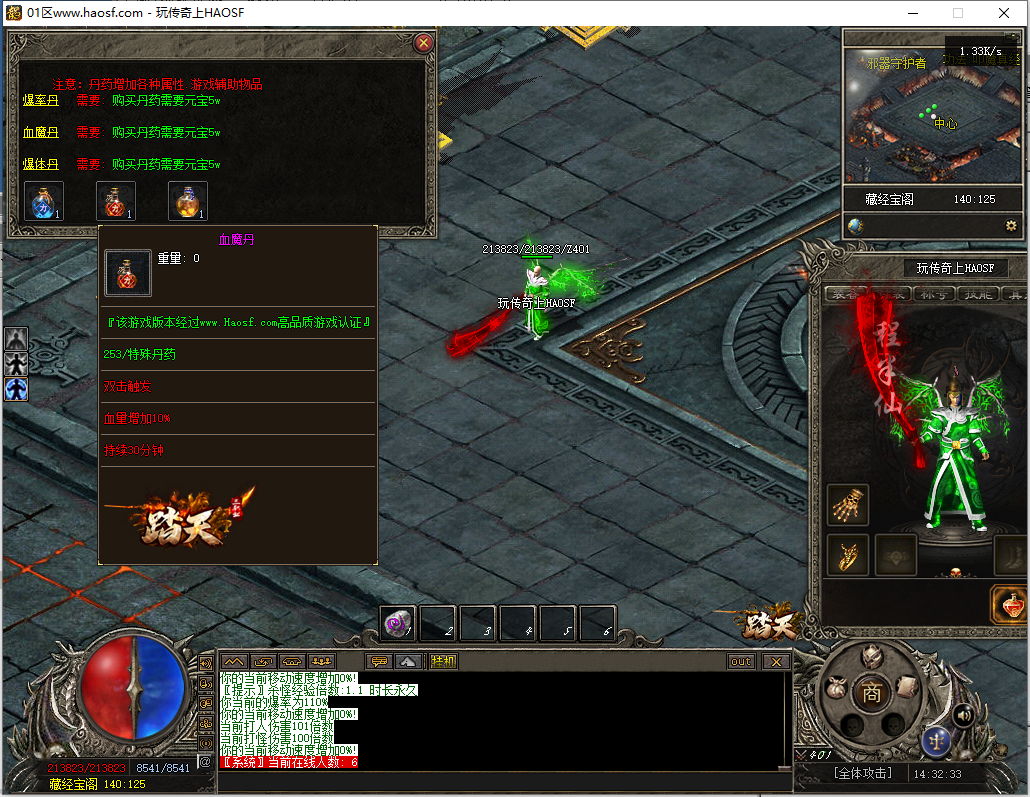Select the yellow potion item slot
This screenshot has width=1030, height=797.
(x=187, y=201)
